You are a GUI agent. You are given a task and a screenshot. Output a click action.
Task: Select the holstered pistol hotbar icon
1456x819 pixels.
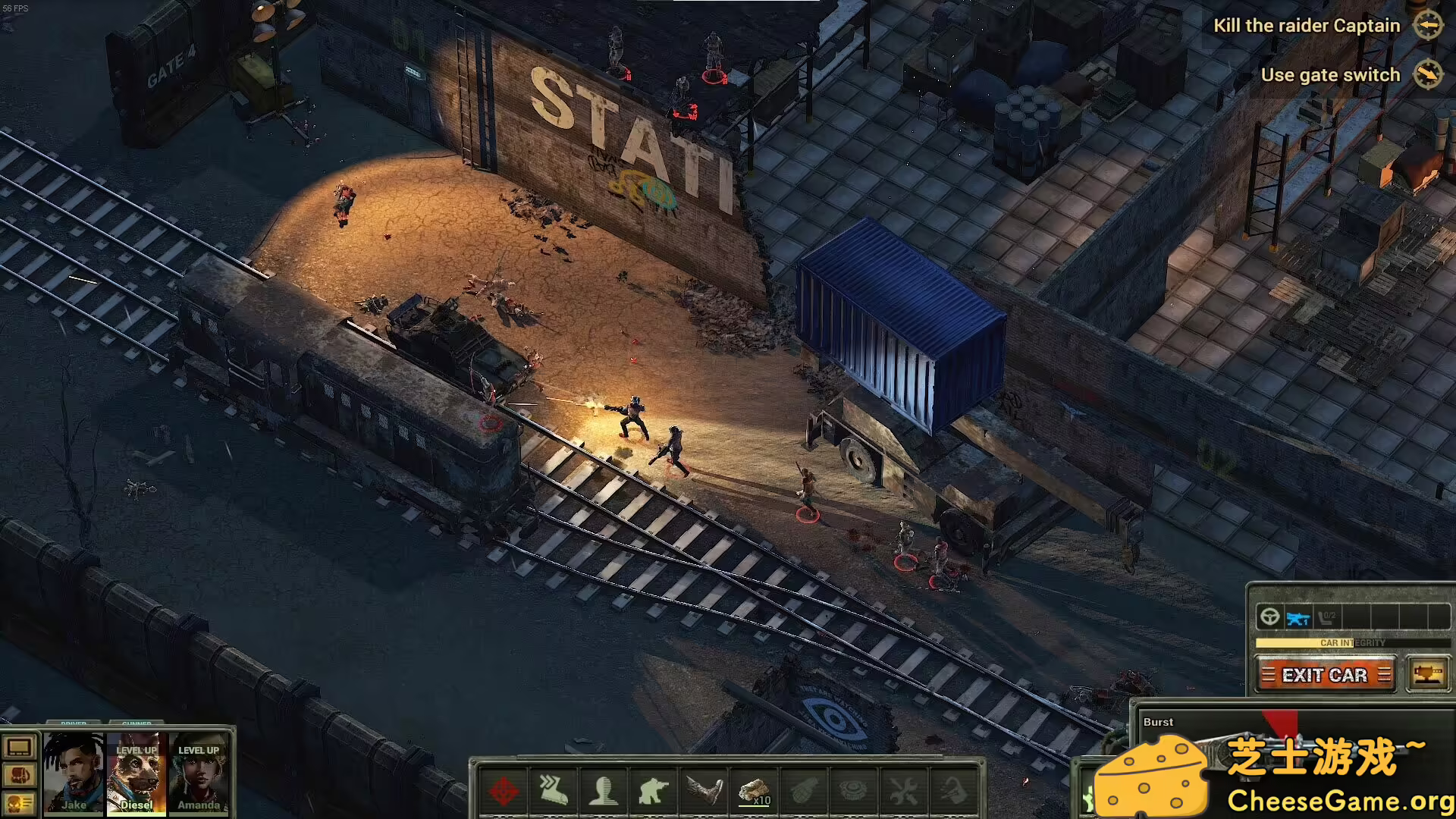click(953, 792)
